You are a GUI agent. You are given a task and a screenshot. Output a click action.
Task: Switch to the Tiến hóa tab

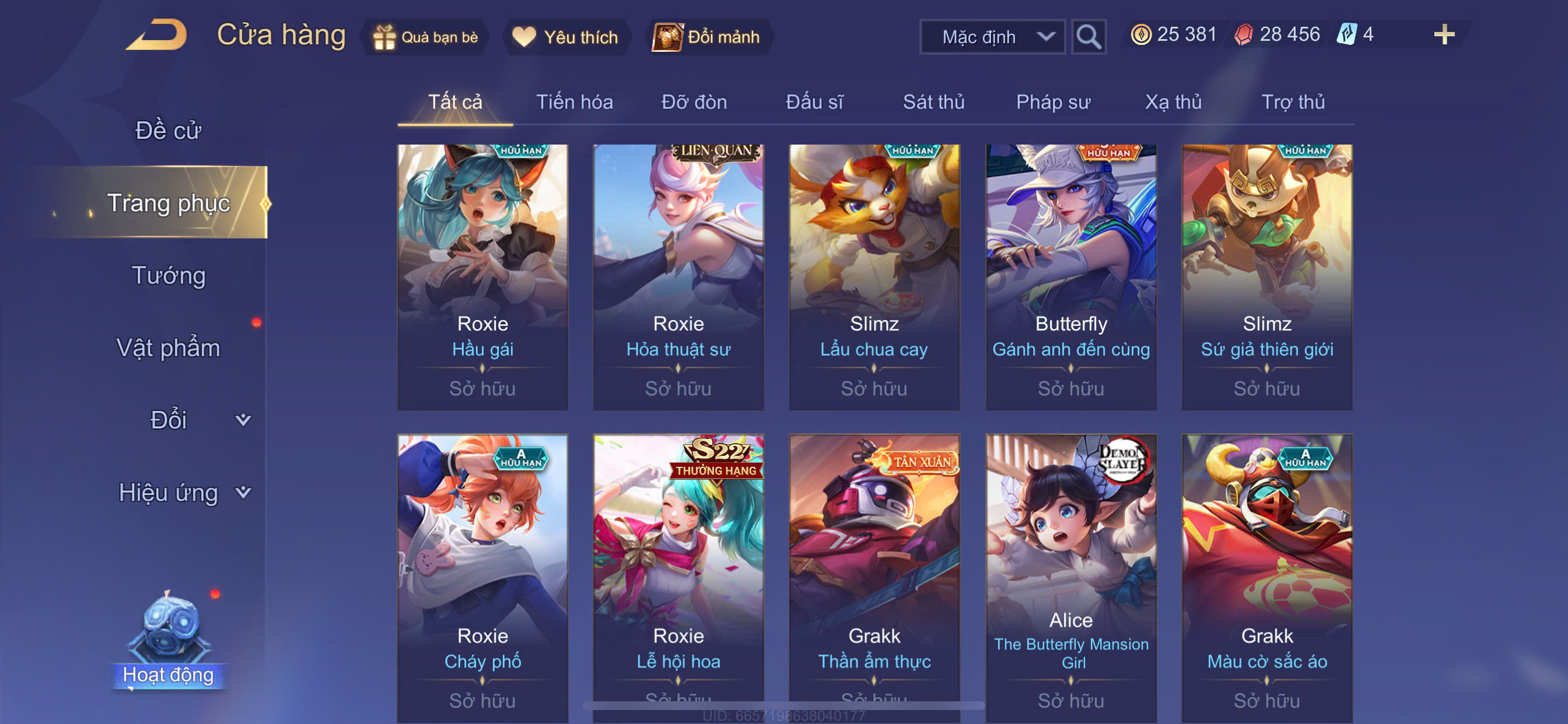574,101
